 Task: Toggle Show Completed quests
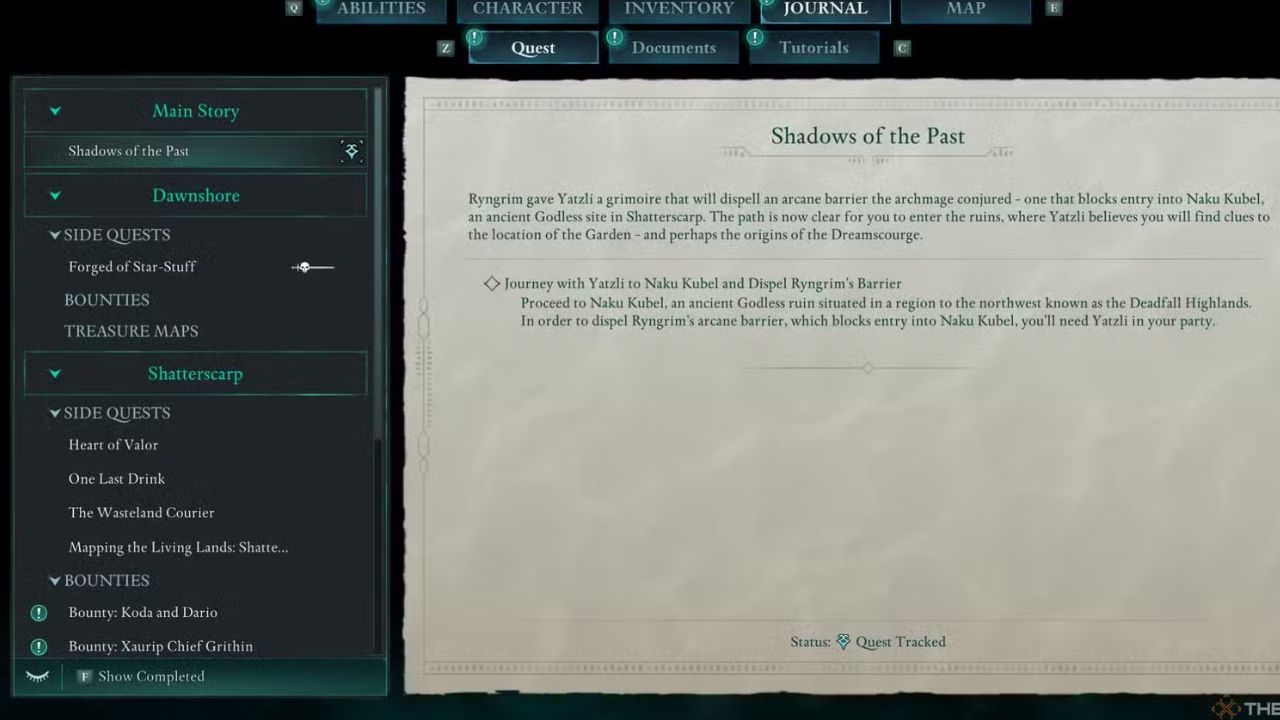point(150,677)
